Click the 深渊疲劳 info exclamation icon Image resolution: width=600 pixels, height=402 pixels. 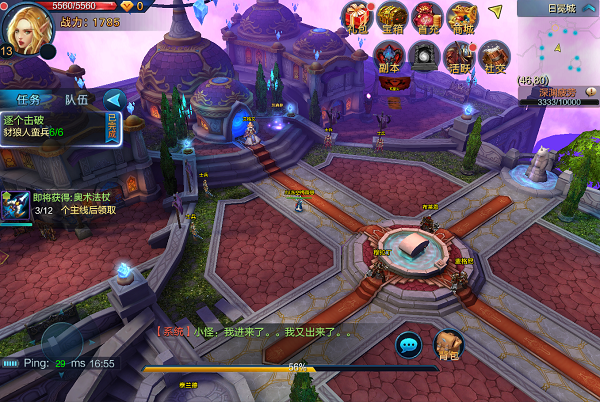click(589, 92)
